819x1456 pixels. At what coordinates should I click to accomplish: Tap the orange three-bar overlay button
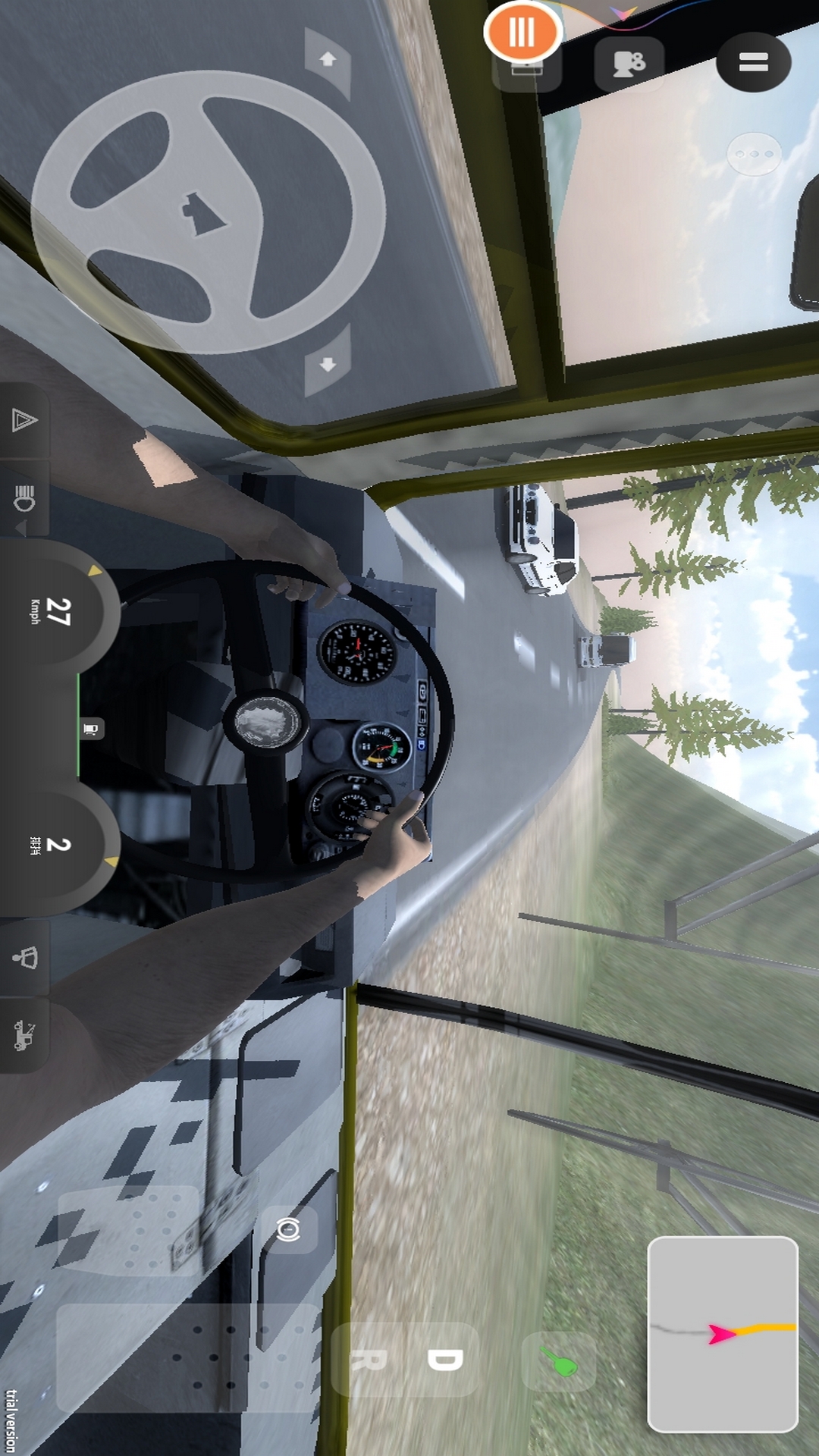522,33
